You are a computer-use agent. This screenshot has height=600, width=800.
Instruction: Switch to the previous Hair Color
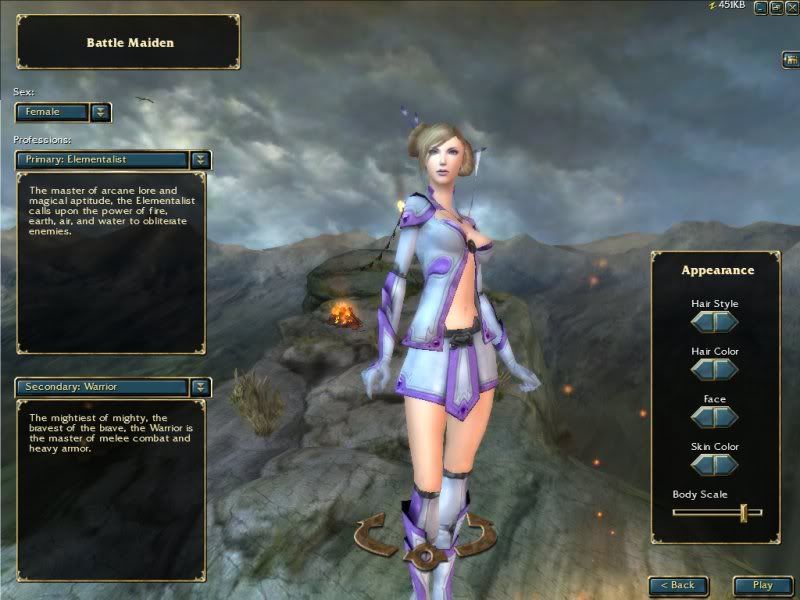tap(703, 369)
